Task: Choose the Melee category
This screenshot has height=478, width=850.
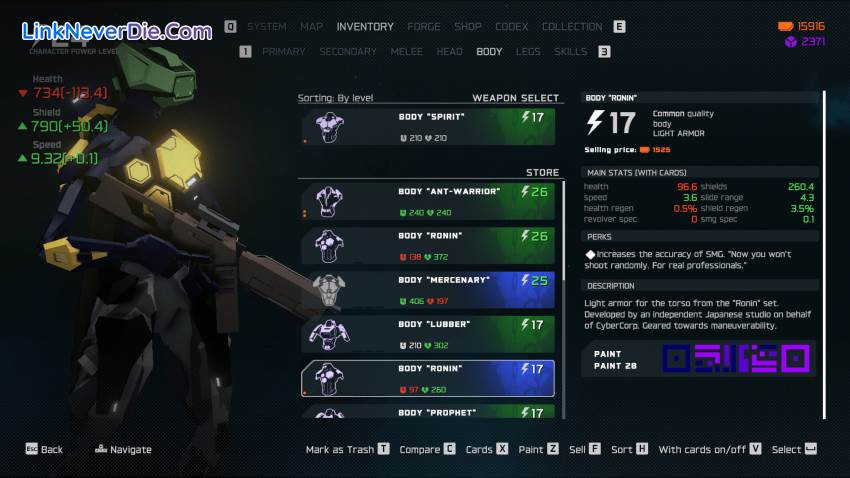Action: [407, 52]
